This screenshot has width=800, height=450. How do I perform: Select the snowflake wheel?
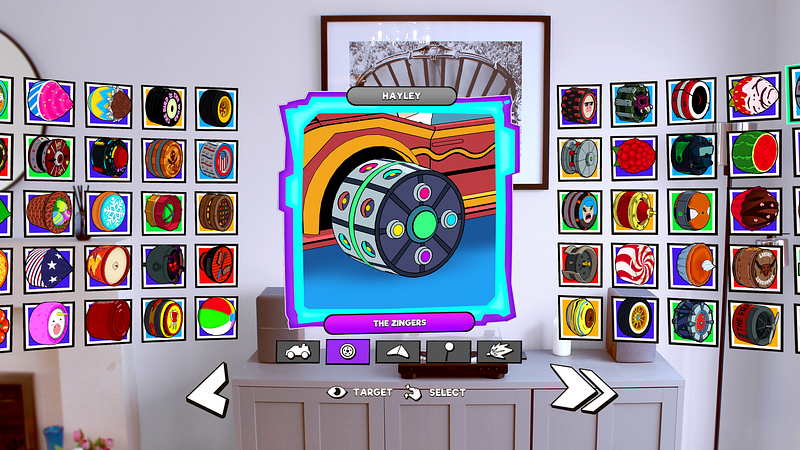tap(108, 212)
